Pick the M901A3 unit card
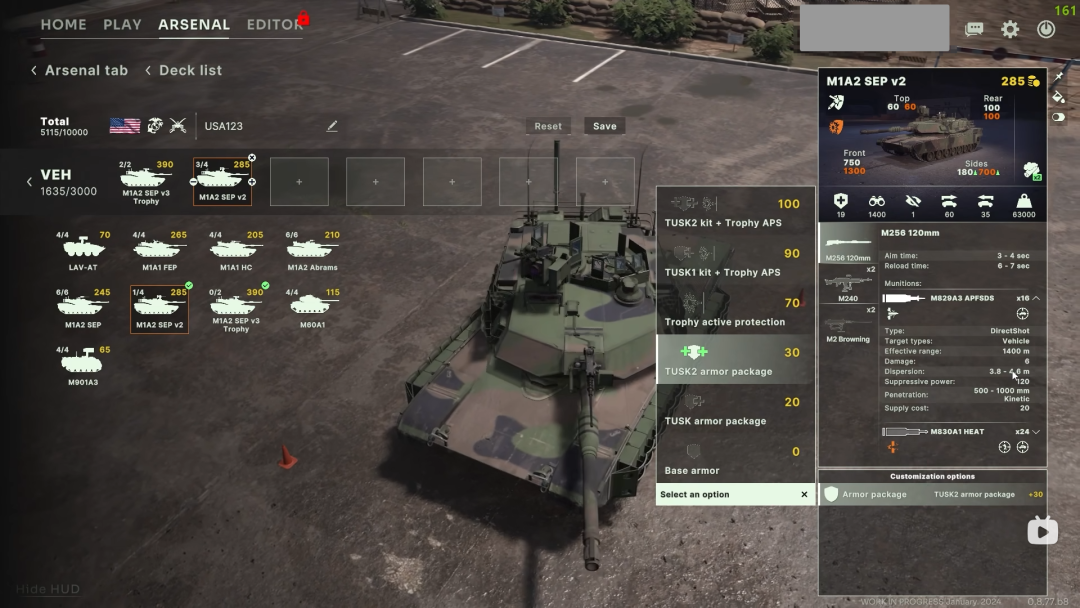The width and height of the screenshot is (1080, 608). [84, 365]
